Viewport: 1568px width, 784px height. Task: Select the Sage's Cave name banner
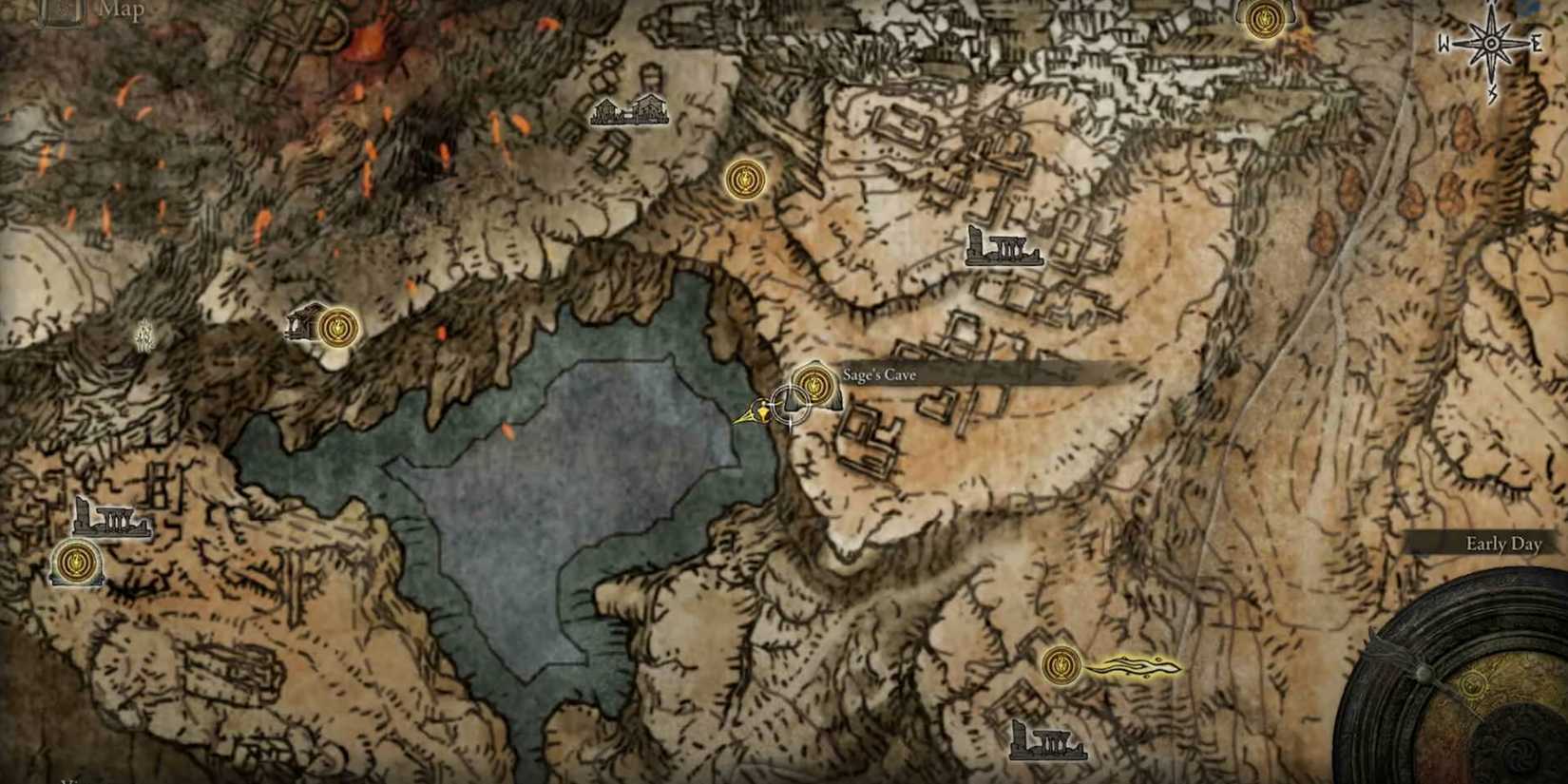[877, 374]
